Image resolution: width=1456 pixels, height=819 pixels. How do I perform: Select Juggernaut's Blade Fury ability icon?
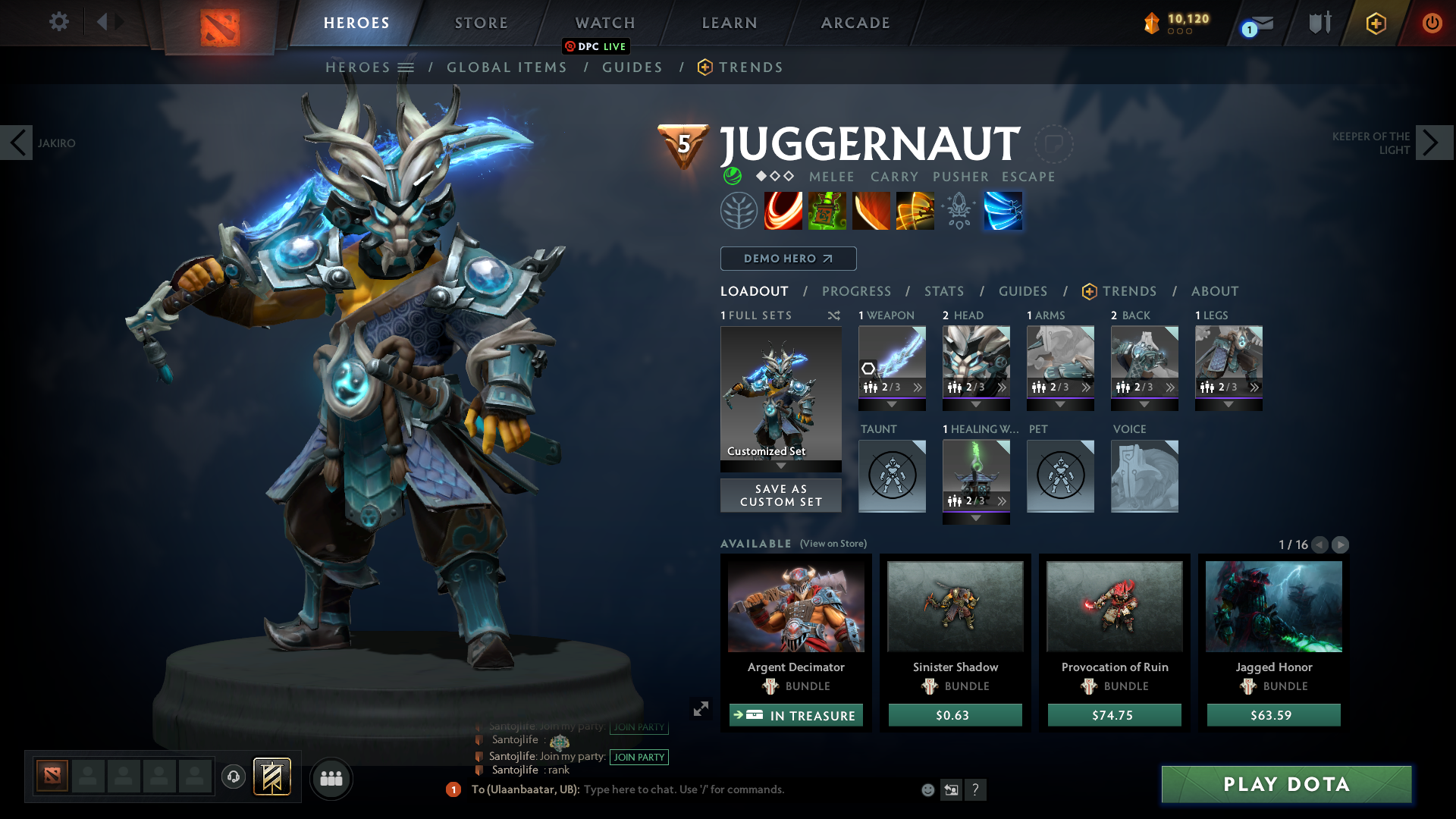click(x=783, y=211)
